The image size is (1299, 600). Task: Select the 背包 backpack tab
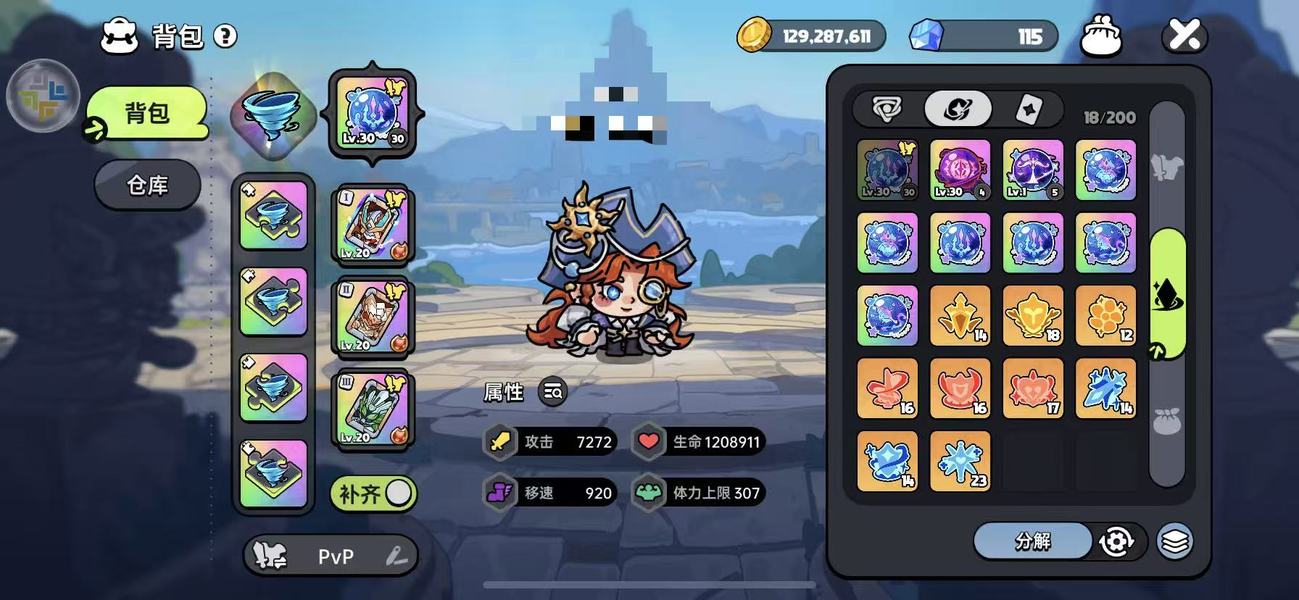point(147,113)
